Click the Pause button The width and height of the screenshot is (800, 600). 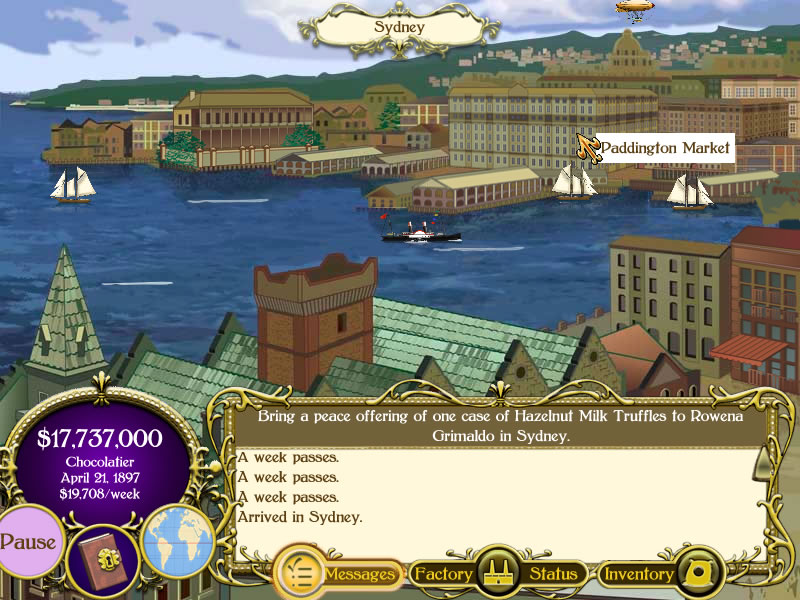[x=30, y=543]
